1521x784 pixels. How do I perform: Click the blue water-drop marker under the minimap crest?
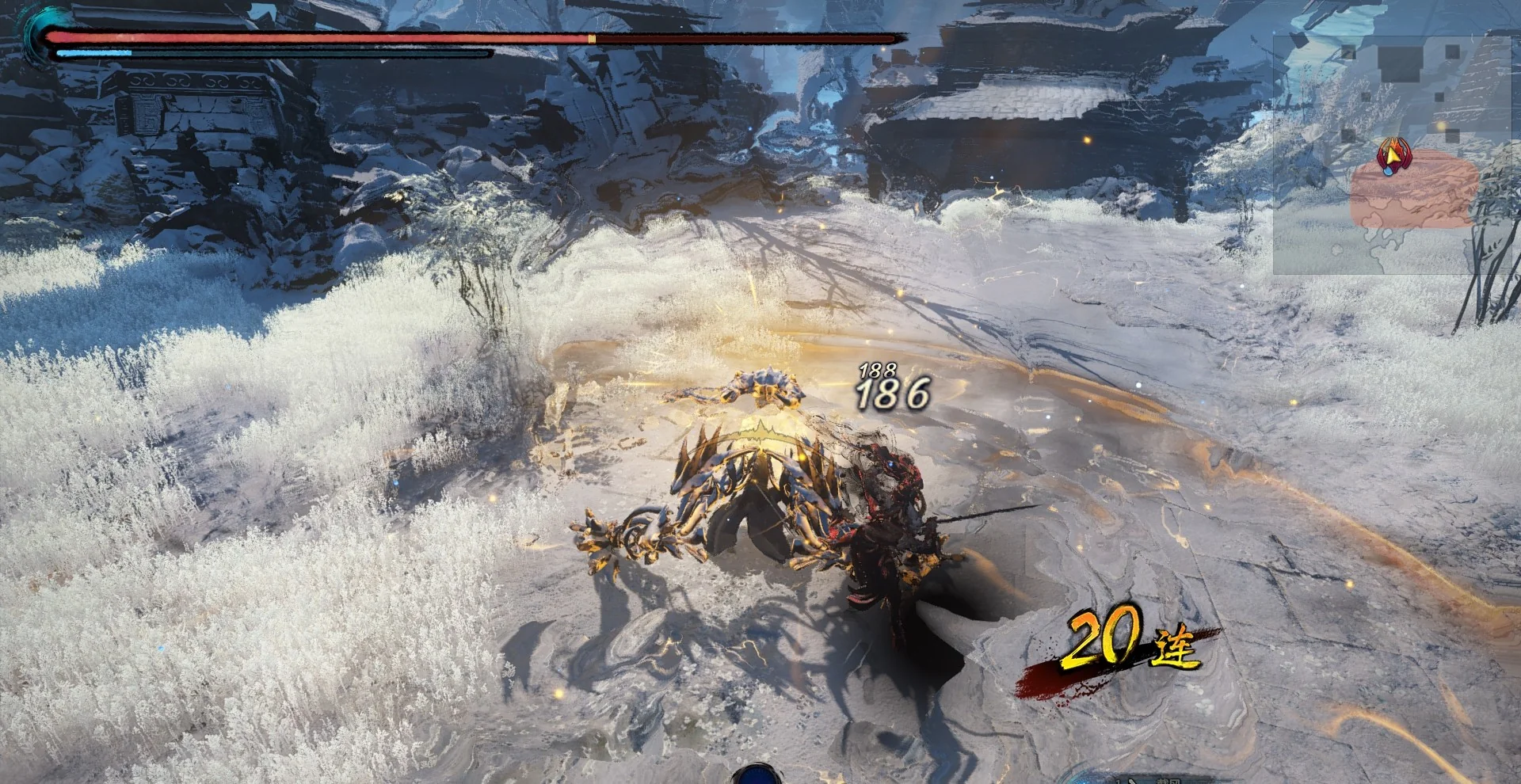(1387, 171)
